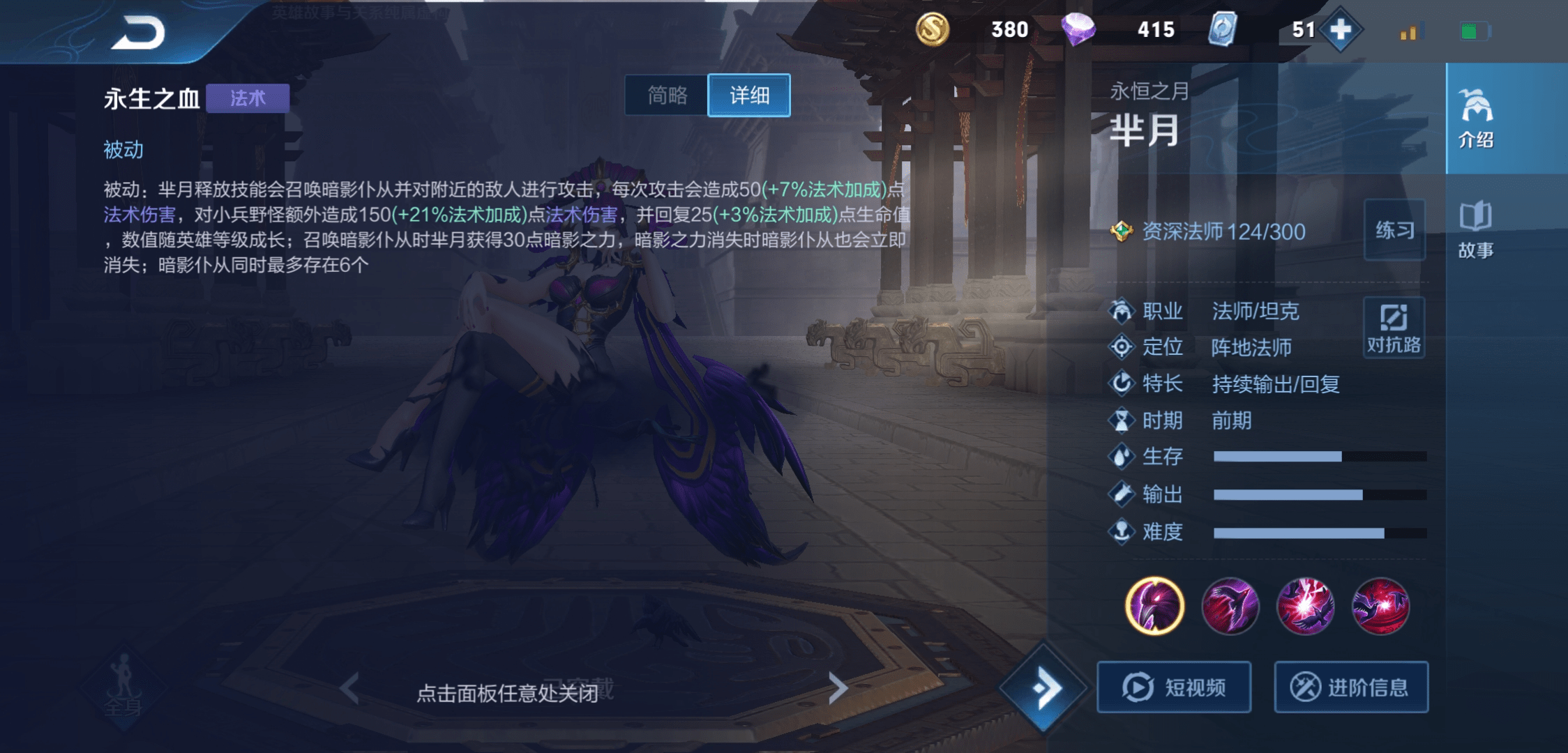Open 进阶信息 advanced information

click(1351, 687)
